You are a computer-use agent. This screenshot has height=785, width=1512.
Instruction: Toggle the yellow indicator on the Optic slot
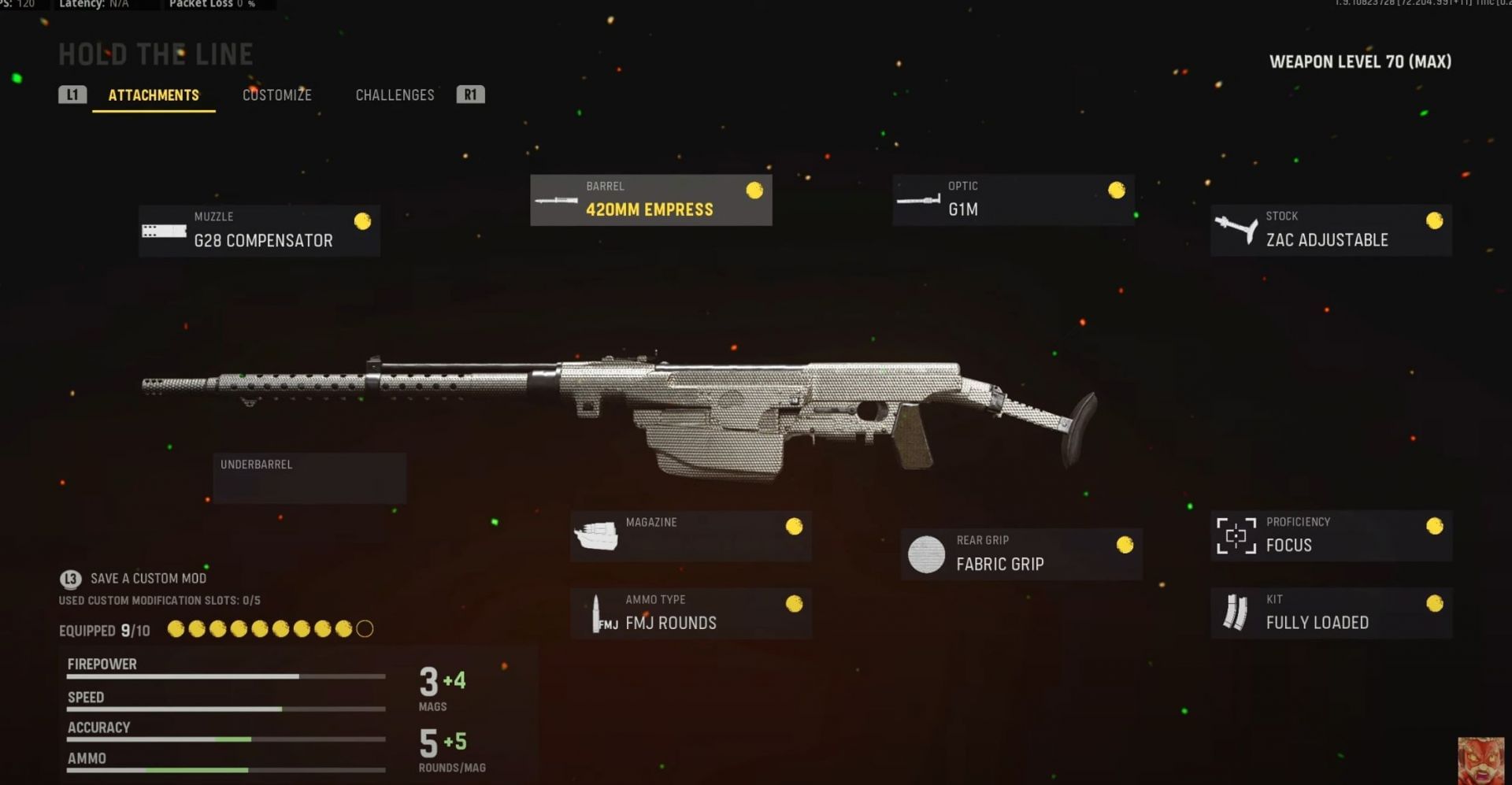point(1117,190)
